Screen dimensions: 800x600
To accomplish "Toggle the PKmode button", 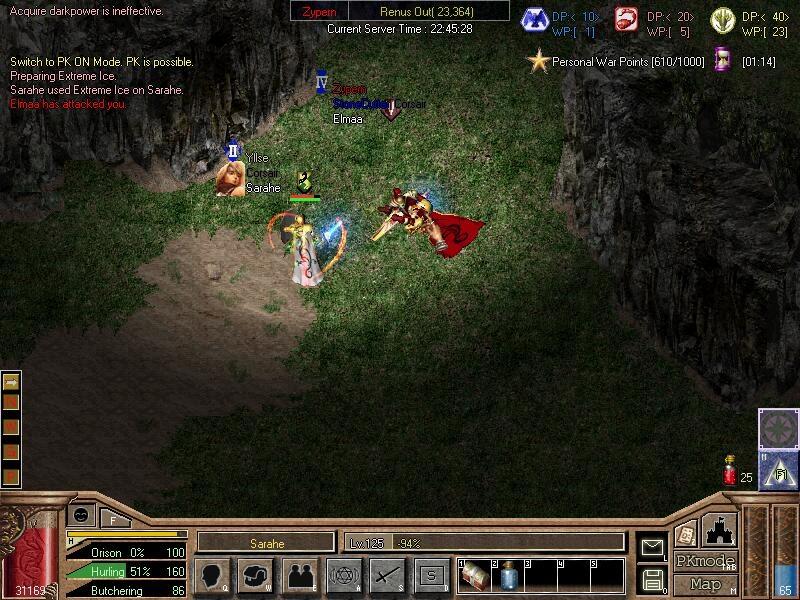I will pyautogui.click(x=705, y=561).
